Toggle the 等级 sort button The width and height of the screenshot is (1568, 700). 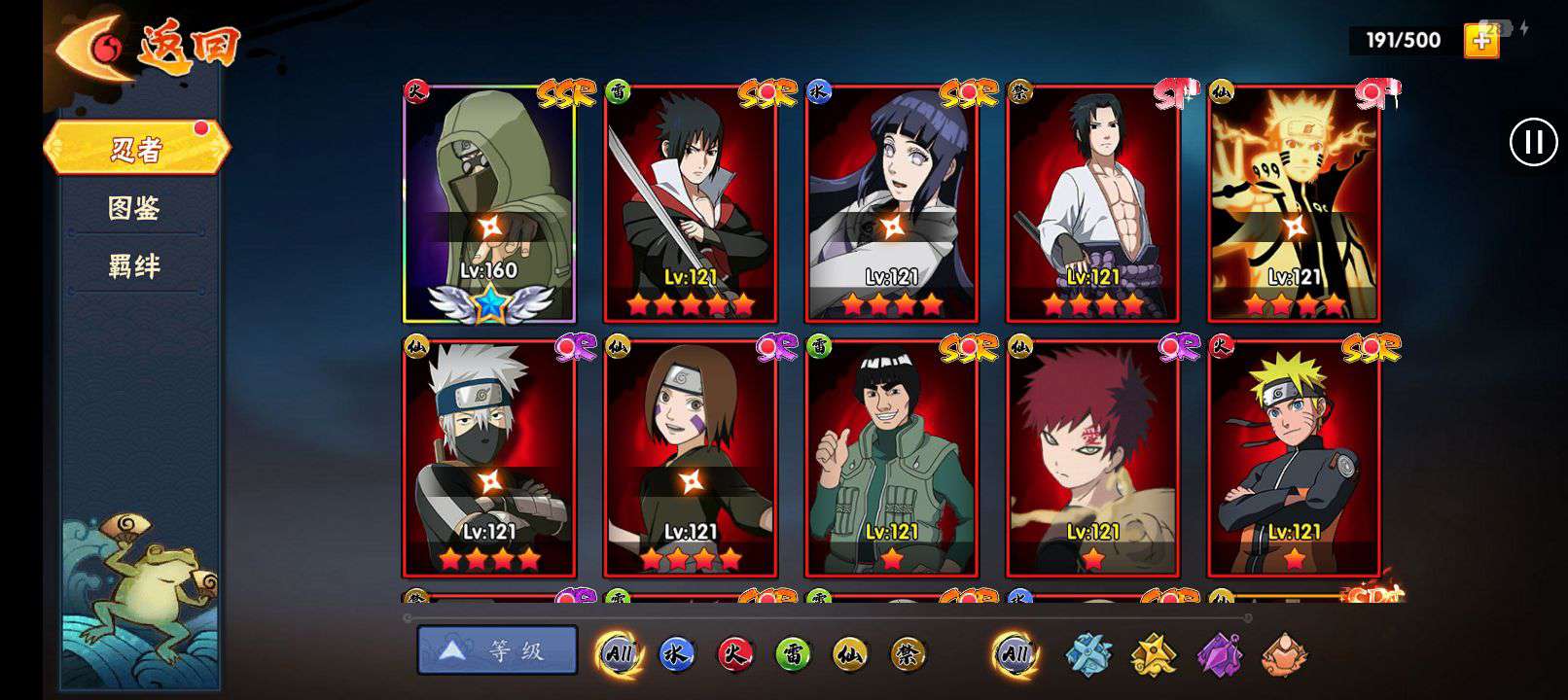pyautogui.click(x=497, y=650)
